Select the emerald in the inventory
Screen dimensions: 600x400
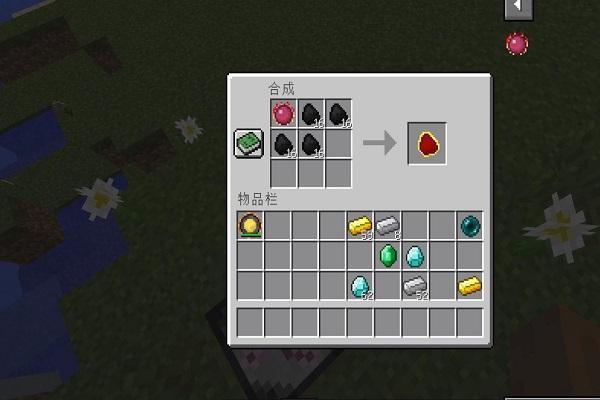388,256
